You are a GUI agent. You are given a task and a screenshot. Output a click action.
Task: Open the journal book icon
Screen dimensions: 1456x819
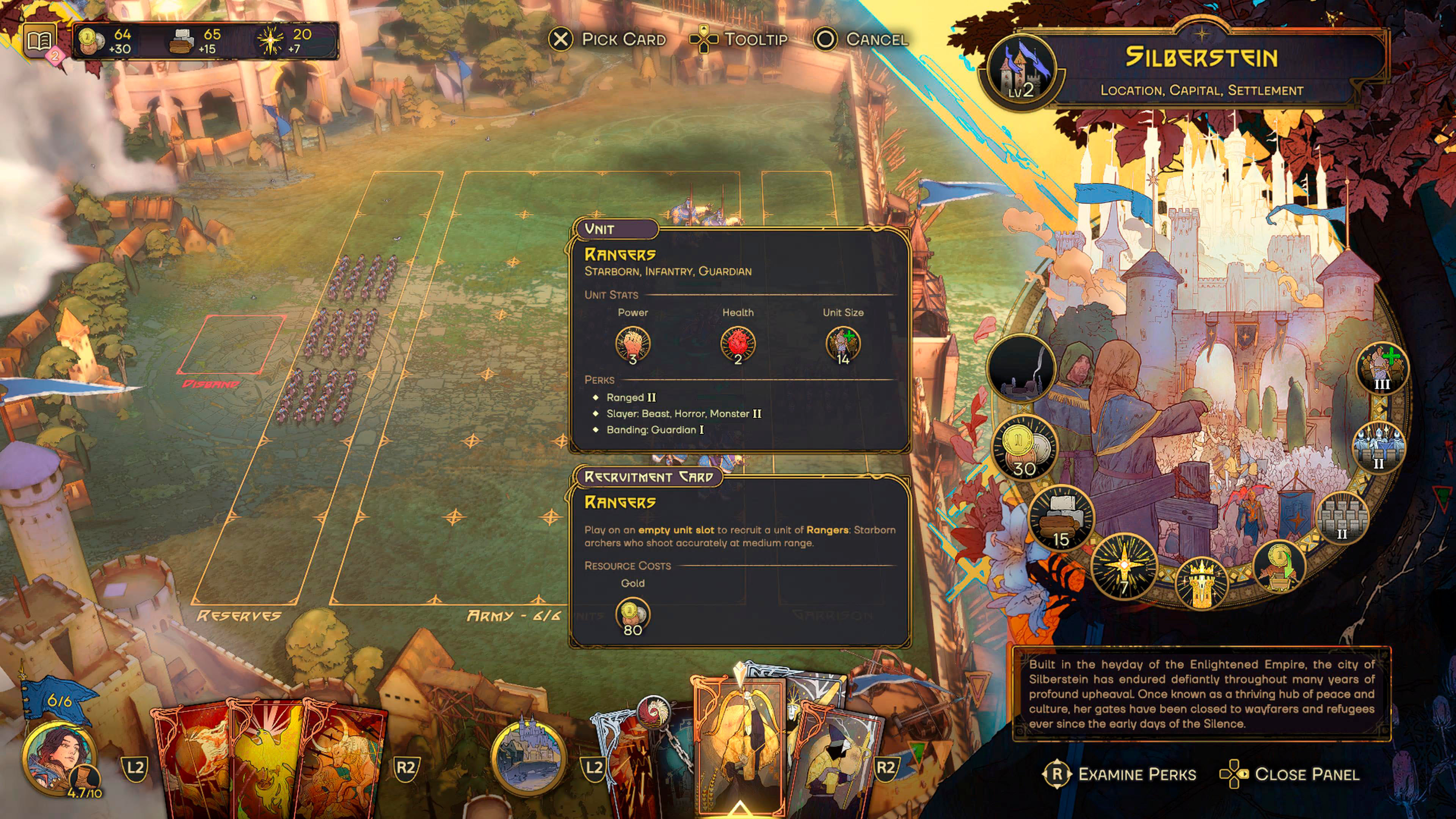pos(40,41)
